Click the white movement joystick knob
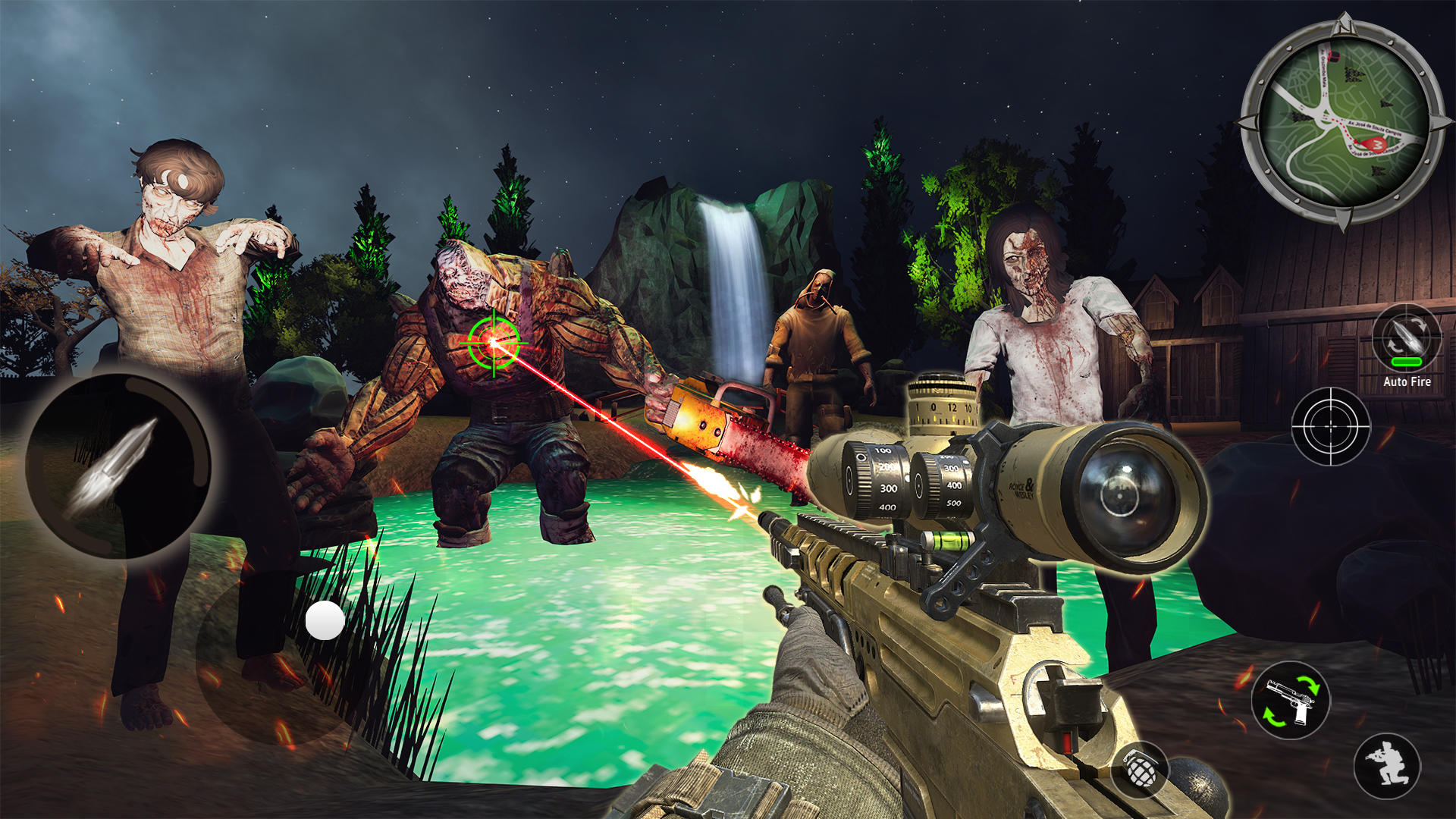 click(325, 620)
